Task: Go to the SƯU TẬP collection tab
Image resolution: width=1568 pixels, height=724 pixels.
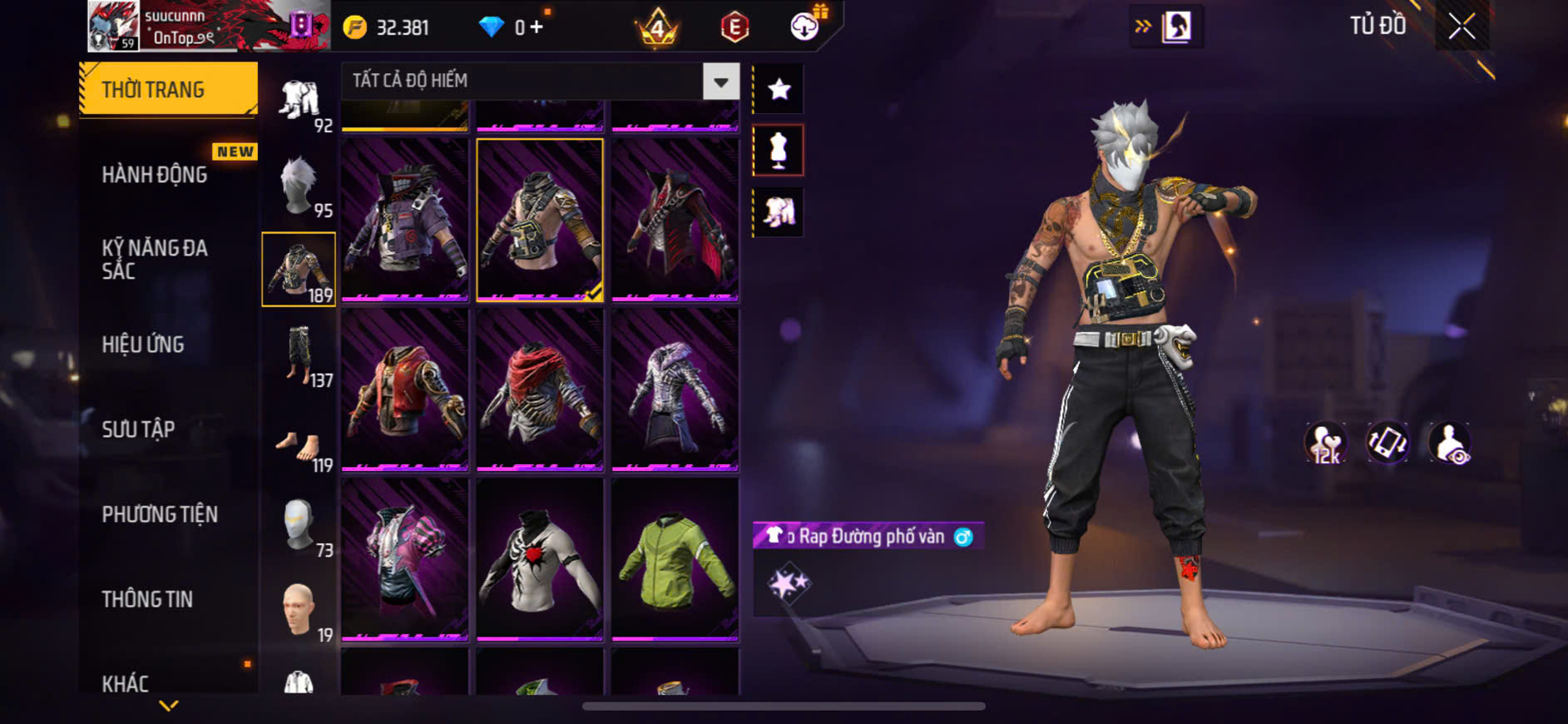Action: [138, 429]
